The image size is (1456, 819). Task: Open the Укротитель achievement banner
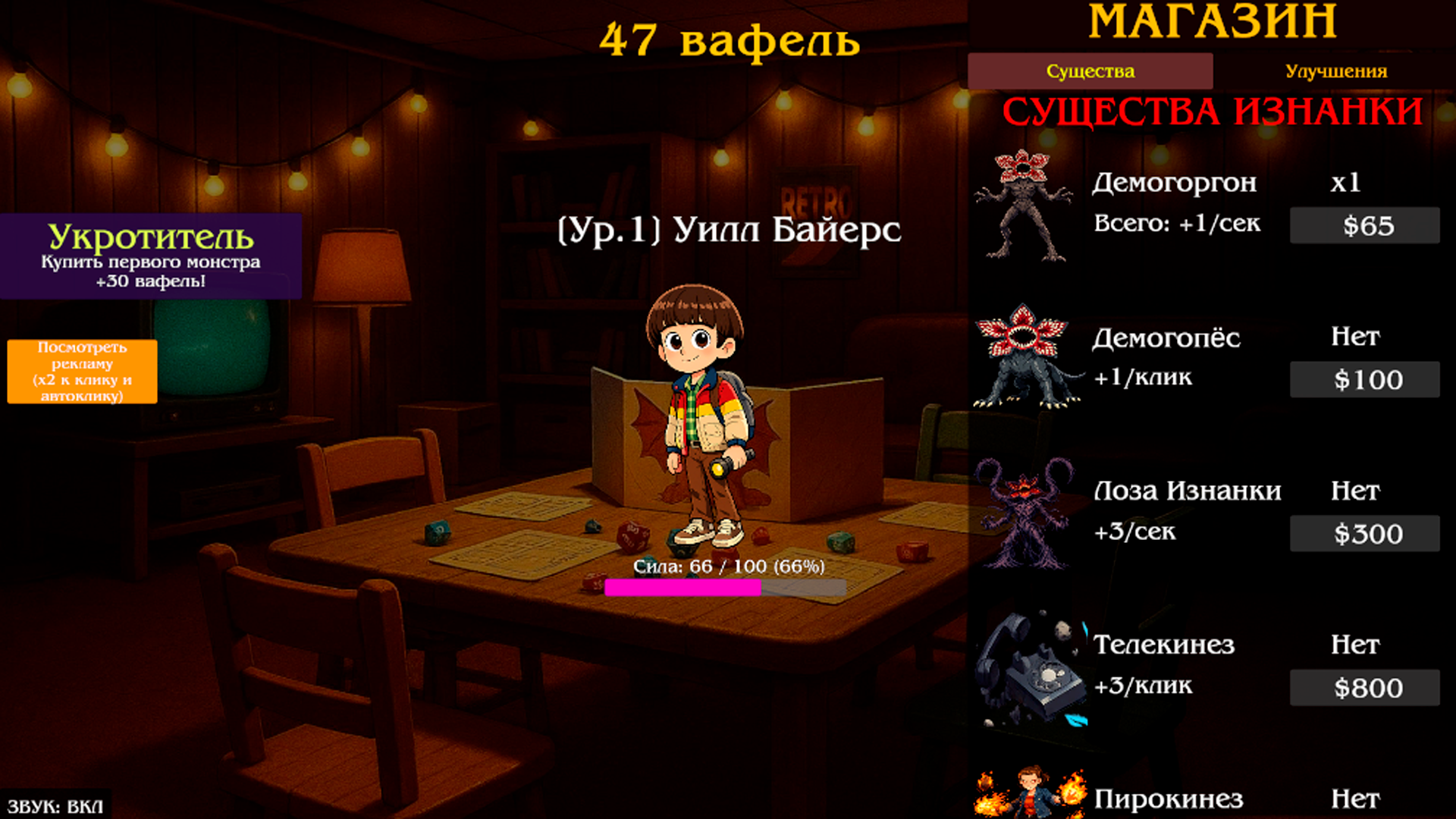point(150,256)
